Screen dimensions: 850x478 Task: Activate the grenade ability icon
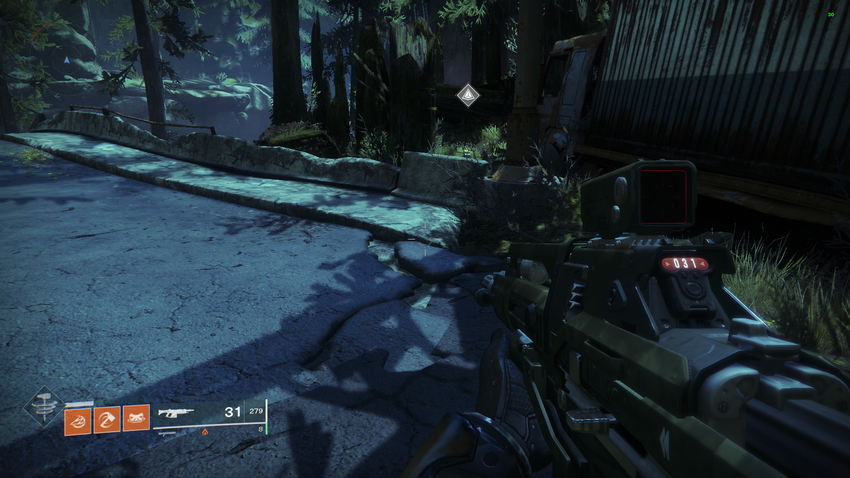[x=78, y=420]
